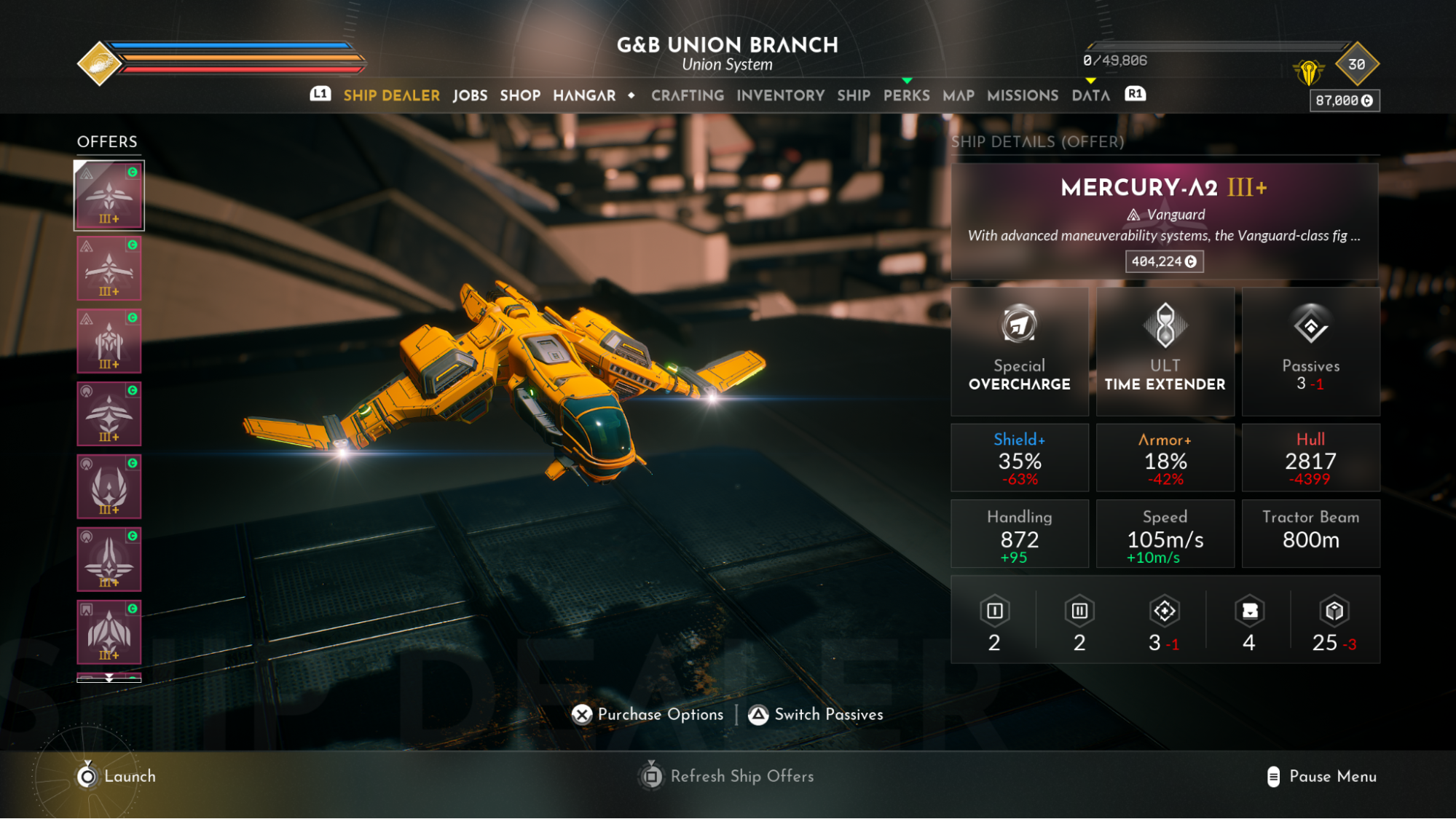
Task: Select the Ship tab in top navigation
Action: 853,95
